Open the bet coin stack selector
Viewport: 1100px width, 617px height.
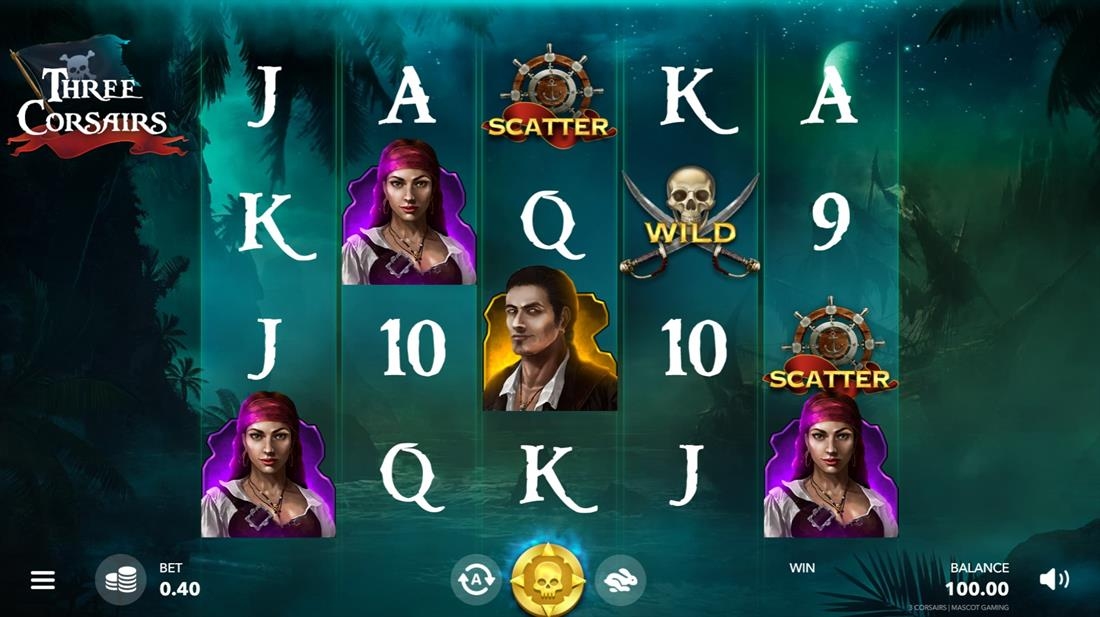pyautogui.click(x=120, y=579)
